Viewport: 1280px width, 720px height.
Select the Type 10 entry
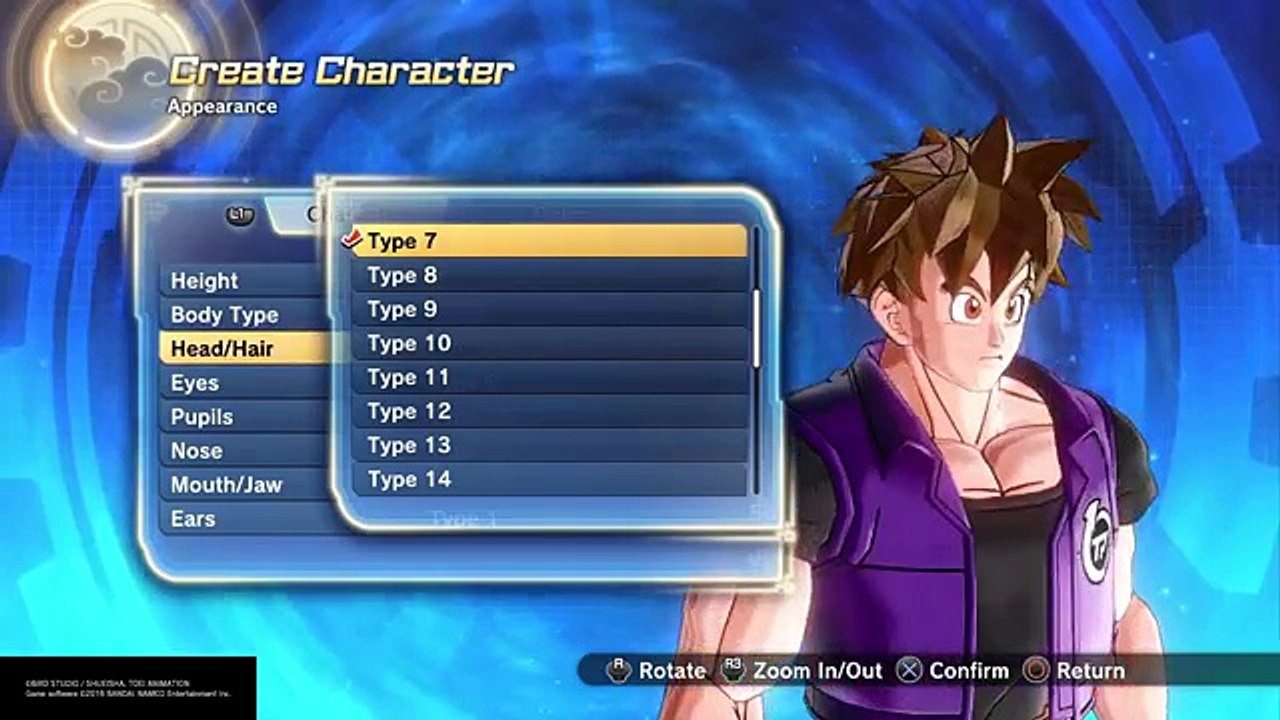[548, 343]
